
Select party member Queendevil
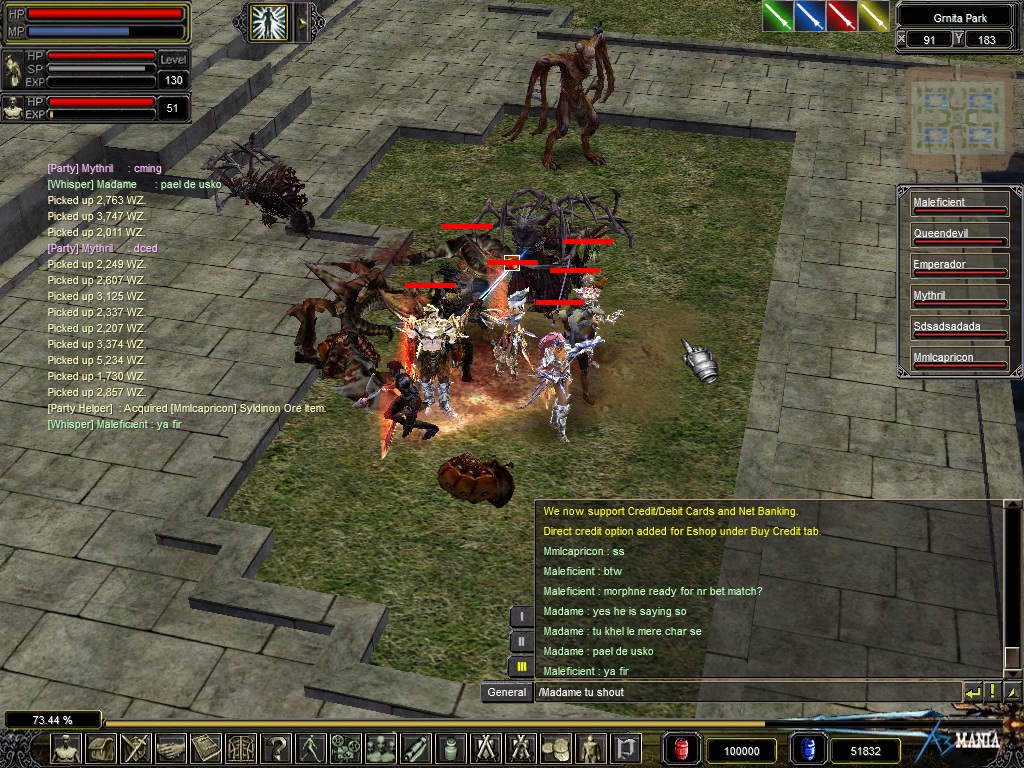pos(958,236)
